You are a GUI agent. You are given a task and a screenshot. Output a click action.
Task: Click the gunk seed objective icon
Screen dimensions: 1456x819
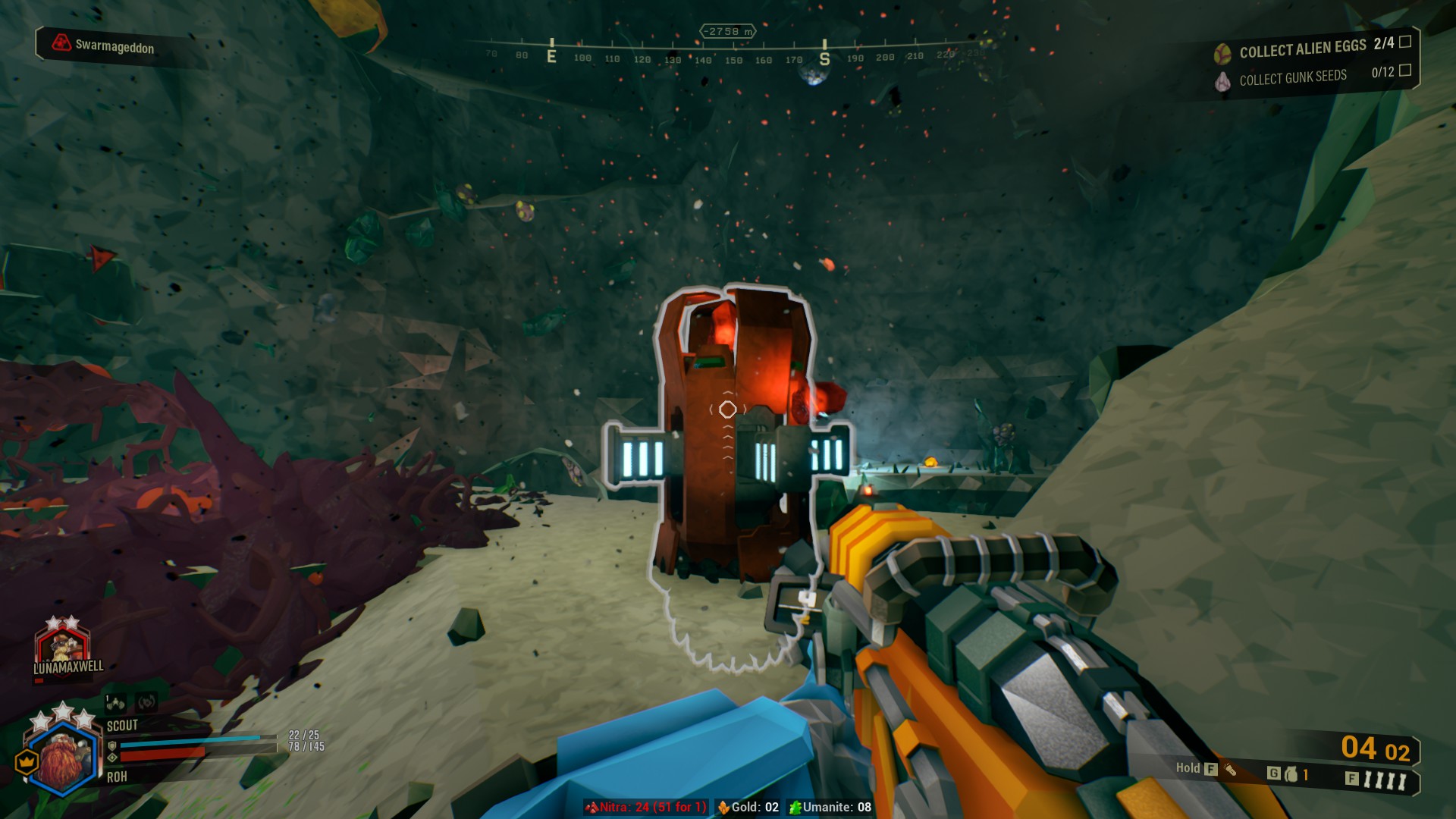[x=1222, y=81]
